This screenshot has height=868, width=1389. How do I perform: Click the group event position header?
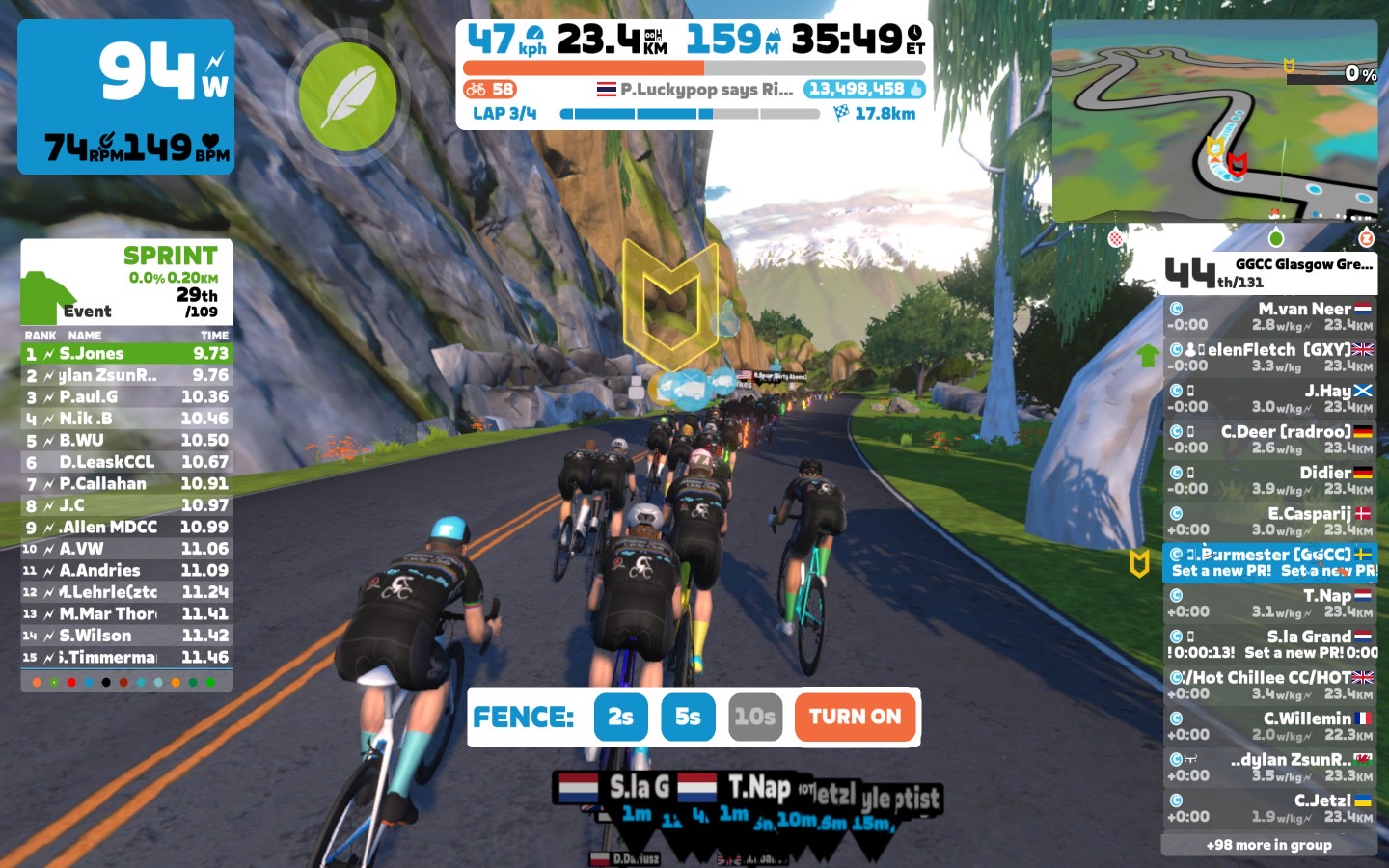pos(1269,273)
